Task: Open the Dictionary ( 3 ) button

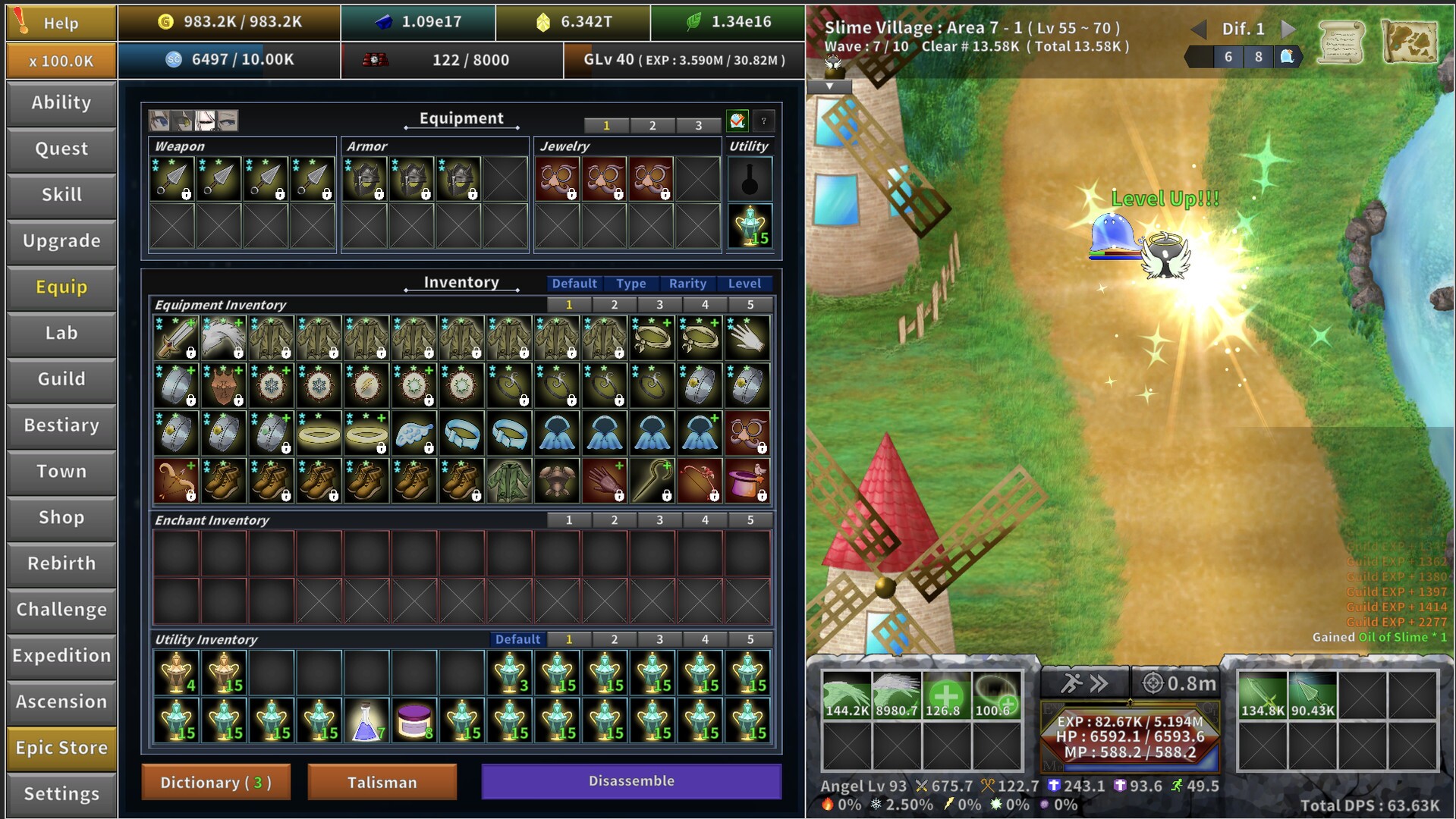Action: point(215,782)
